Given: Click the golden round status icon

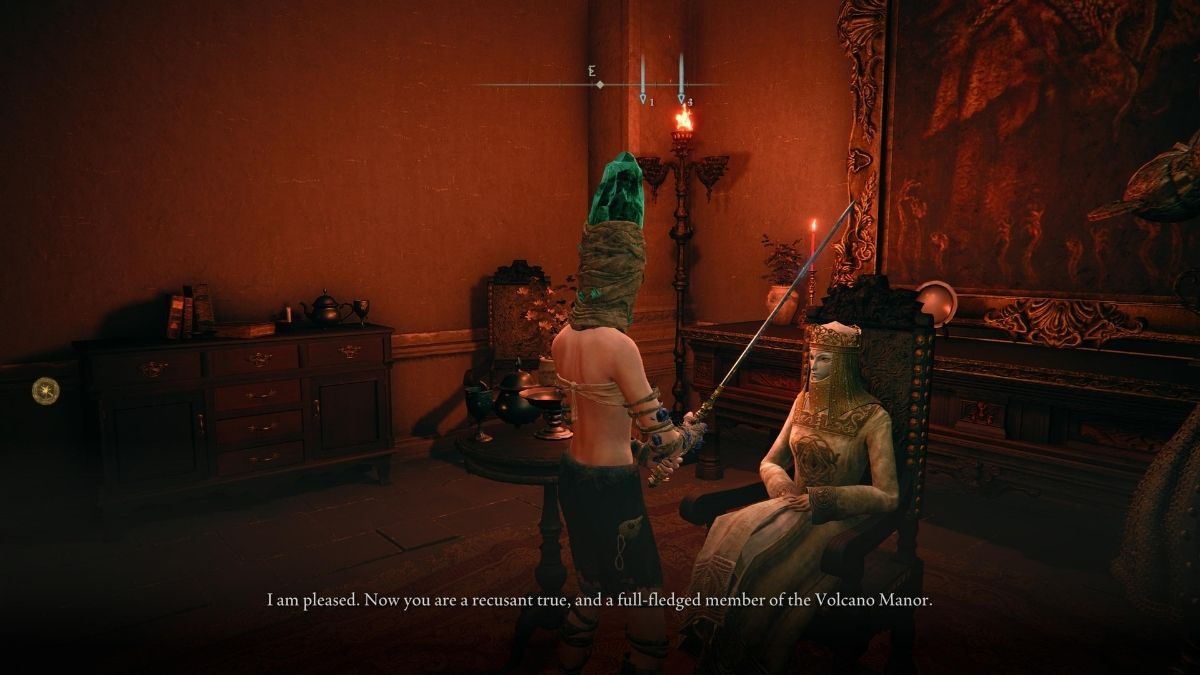Looking at the screenshot, I should click(45, 390).
